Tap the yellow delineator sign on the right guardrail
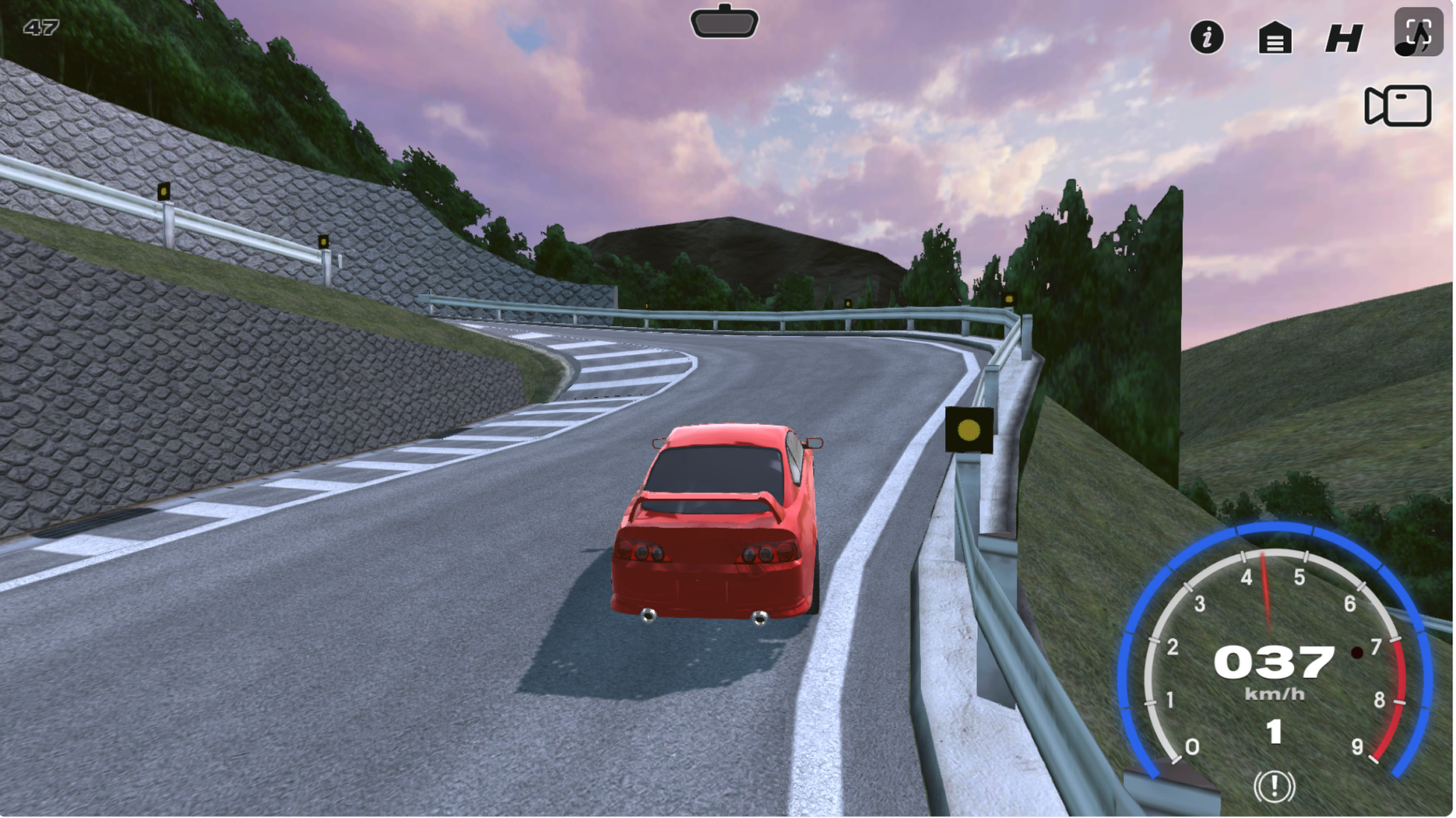This screenshot has width=1456, height=818. tap(970, 429)
